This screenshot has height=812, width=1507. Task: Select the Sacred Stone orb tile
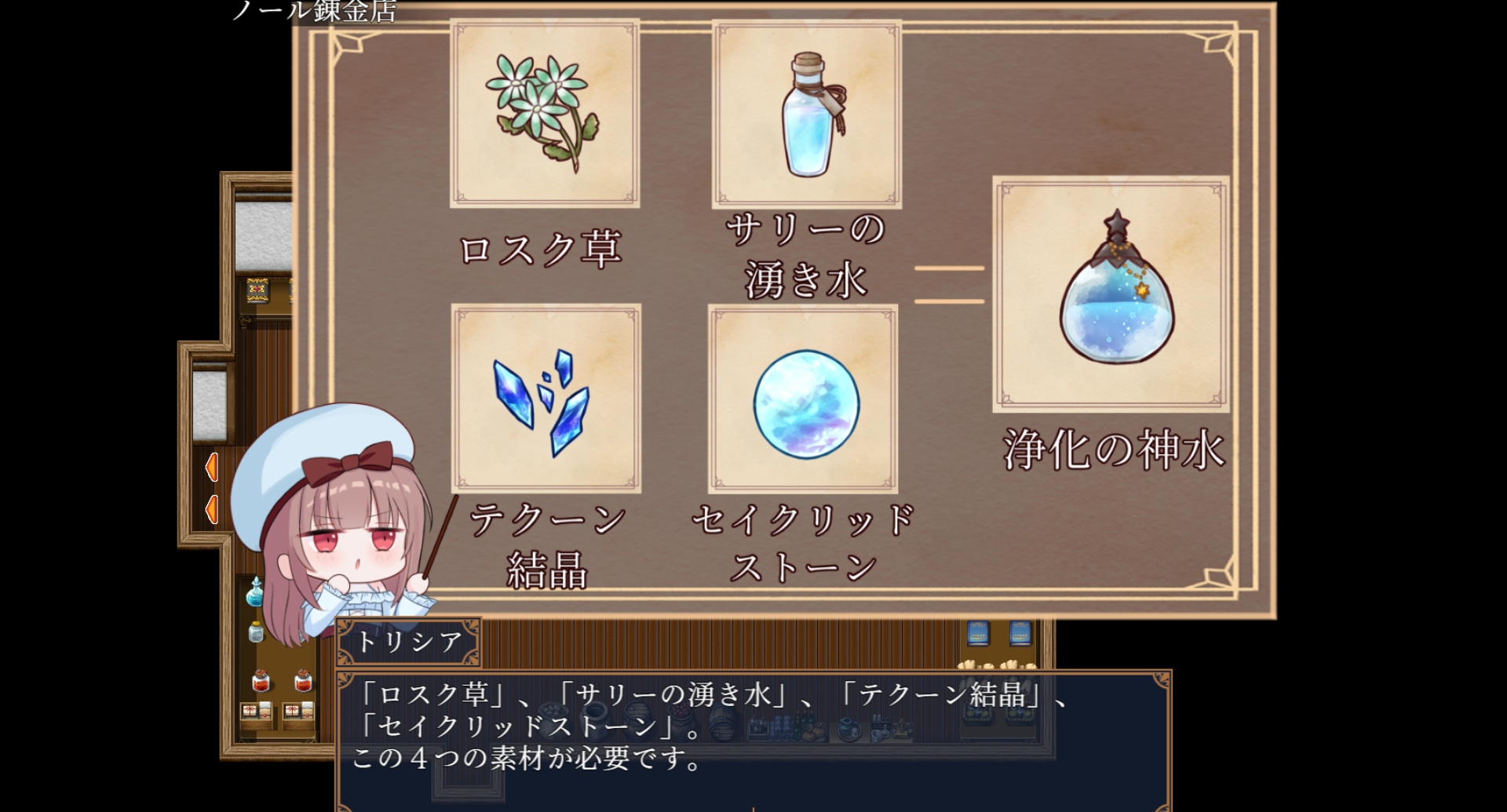tap(803, 399)
